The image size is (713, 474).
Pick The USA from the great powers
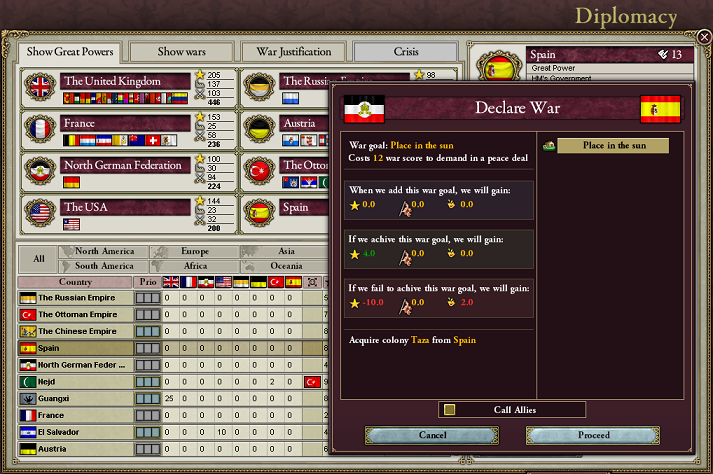coord(125,207)
